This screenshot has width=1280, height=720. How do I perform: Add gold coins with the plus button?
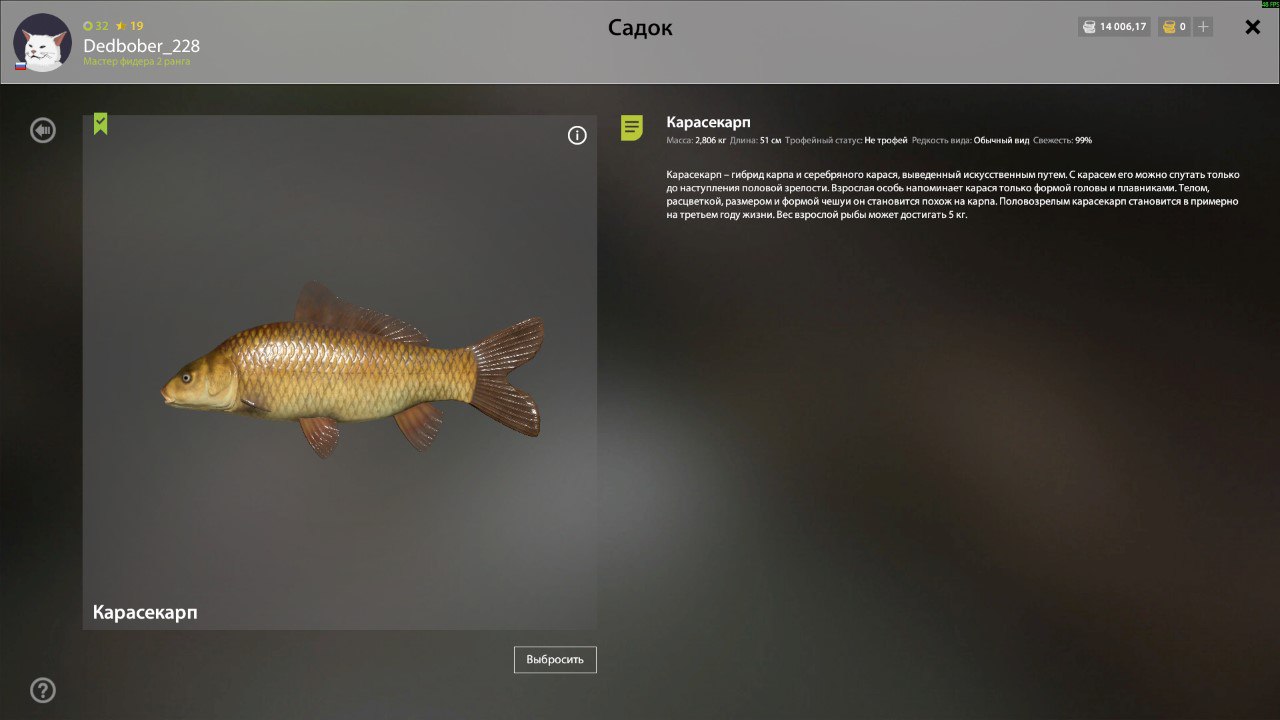point(1203,27)
